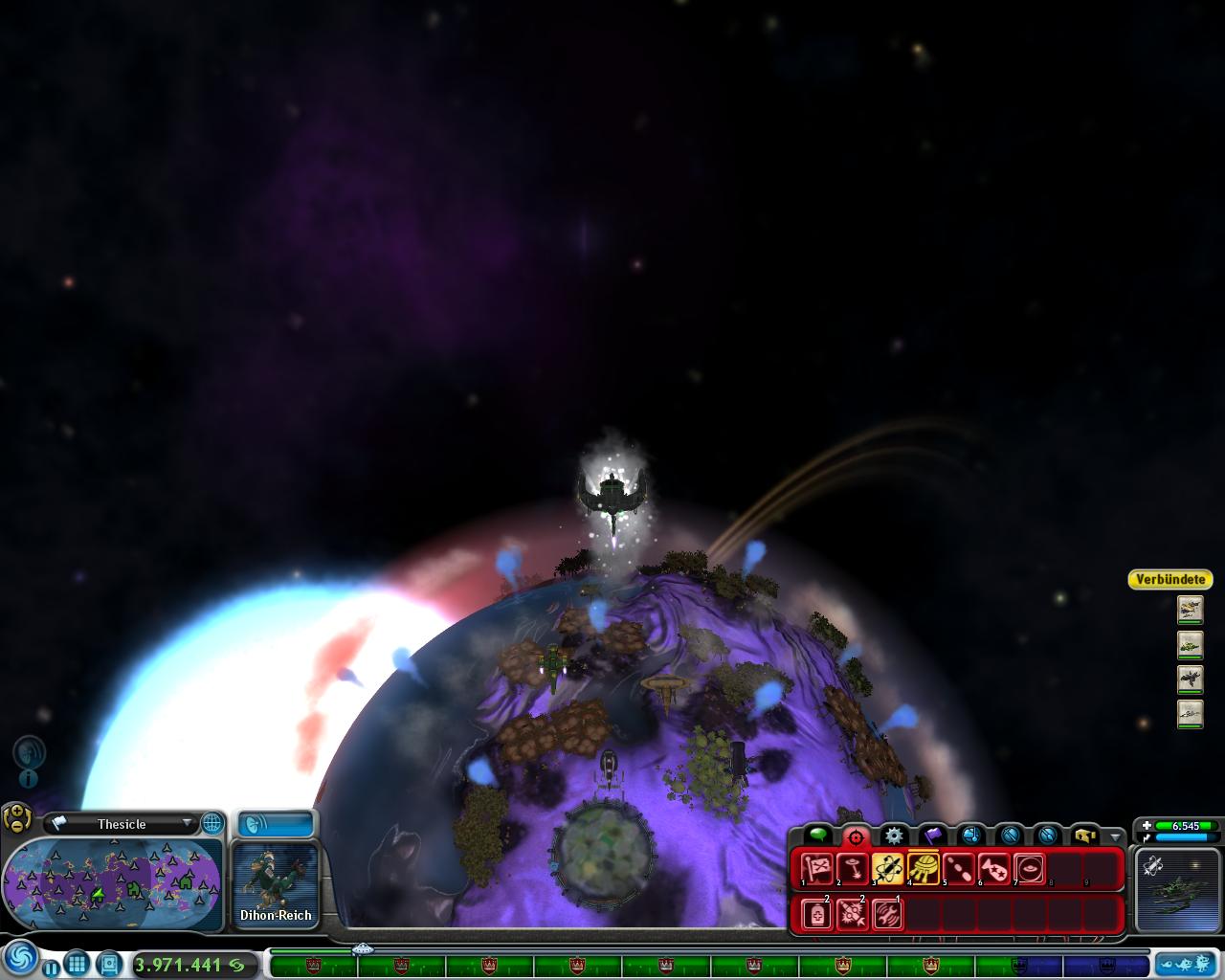The width and height of the screenshot is (1225, 980).
Task: Switch to the green speech bubble tab
Action: [817, 835]
